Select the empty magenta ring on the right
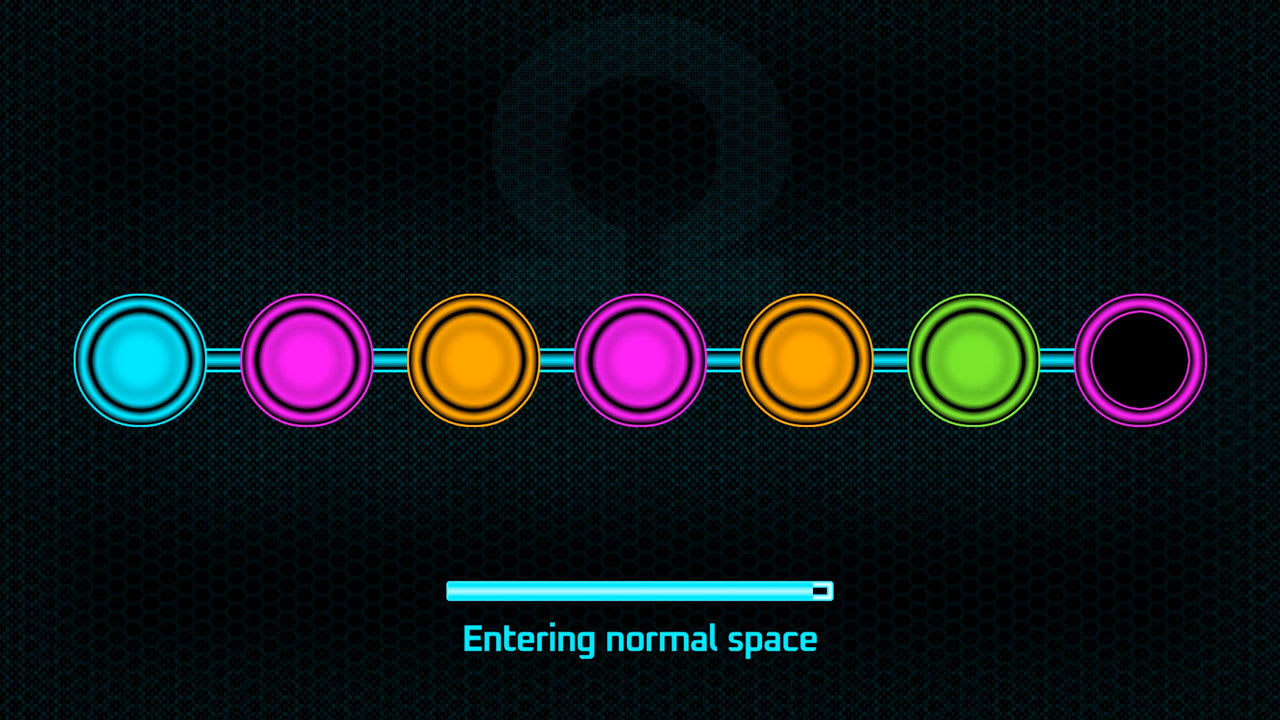Screen dimensions: 1280x720 [1140, 361]
